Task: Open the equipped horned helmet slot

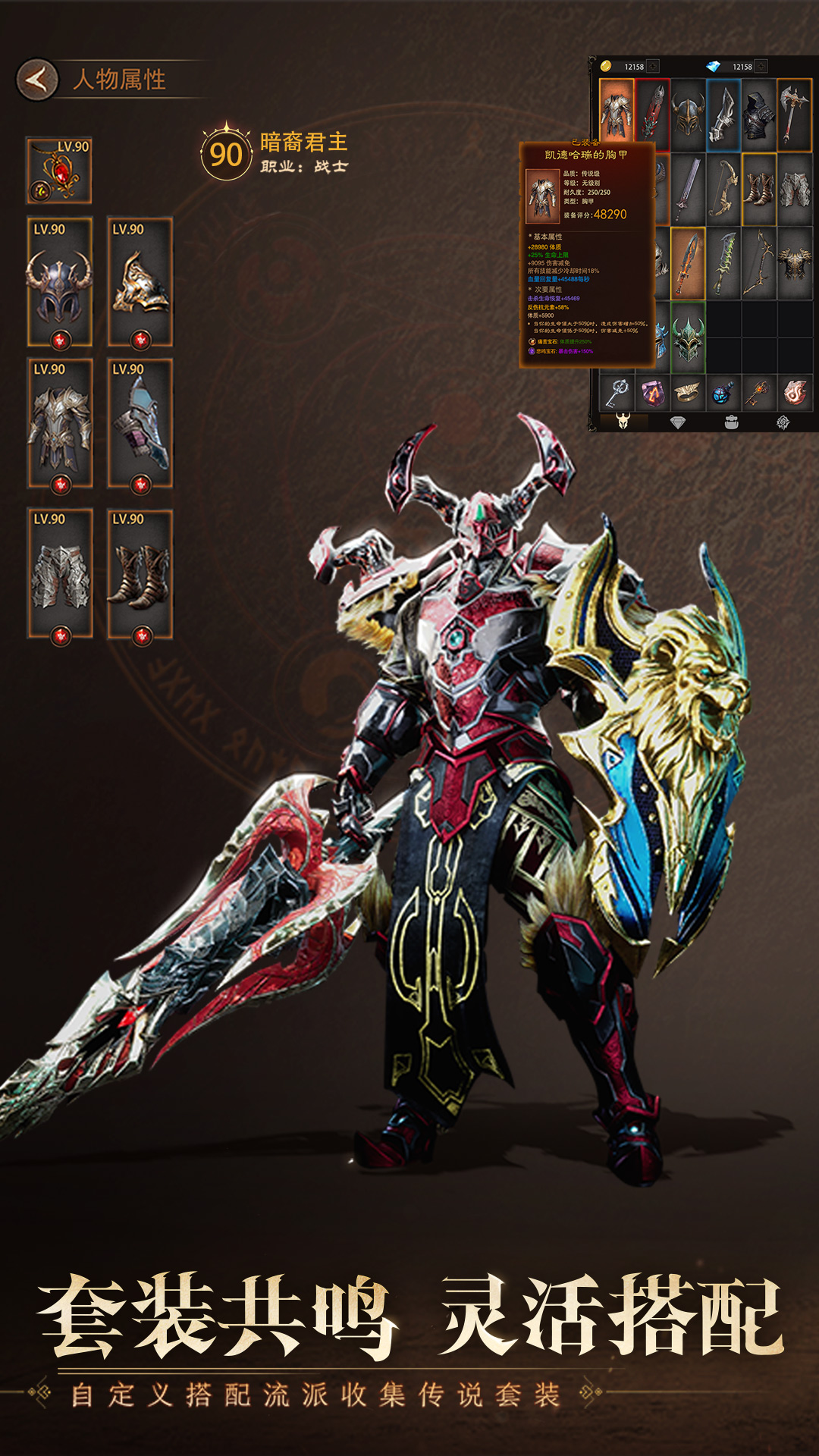Action: pos(59,282)
